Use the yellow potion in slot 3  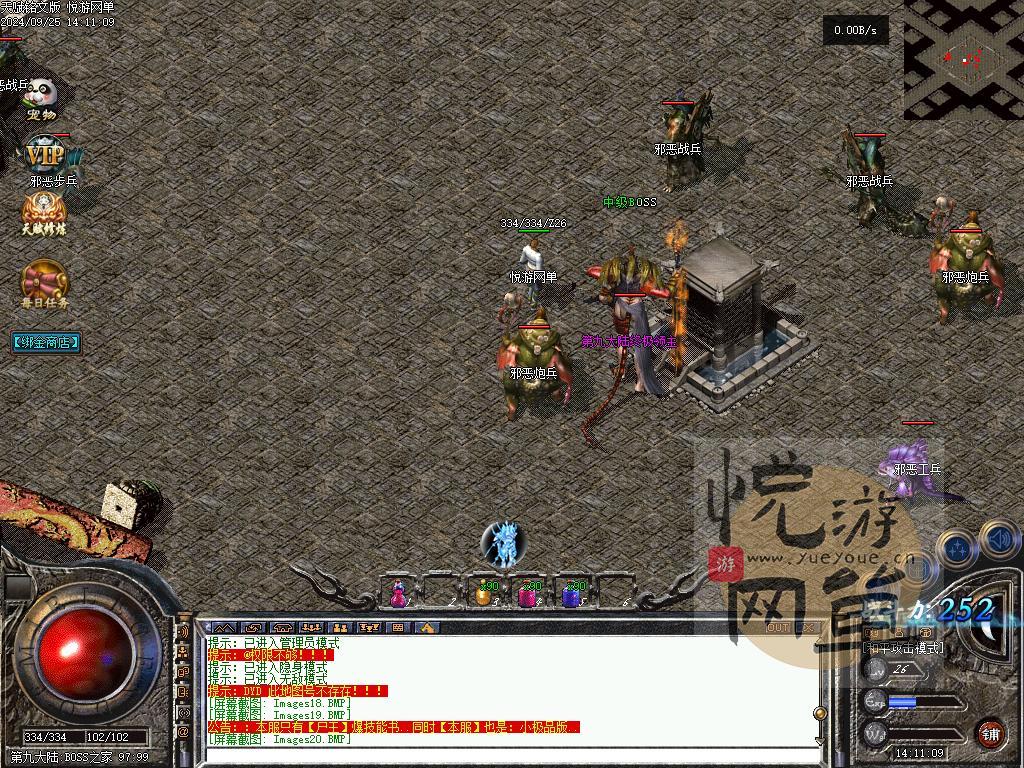coord(485,594)
